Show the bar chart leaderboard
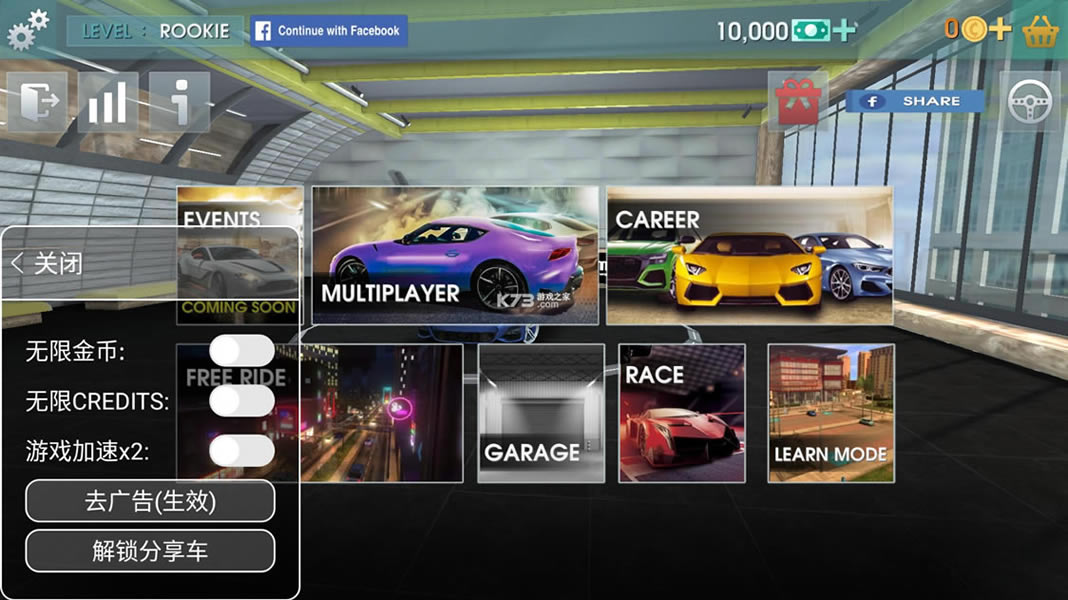This screenshot has height=600, width=1068. (x=108, y=101)
